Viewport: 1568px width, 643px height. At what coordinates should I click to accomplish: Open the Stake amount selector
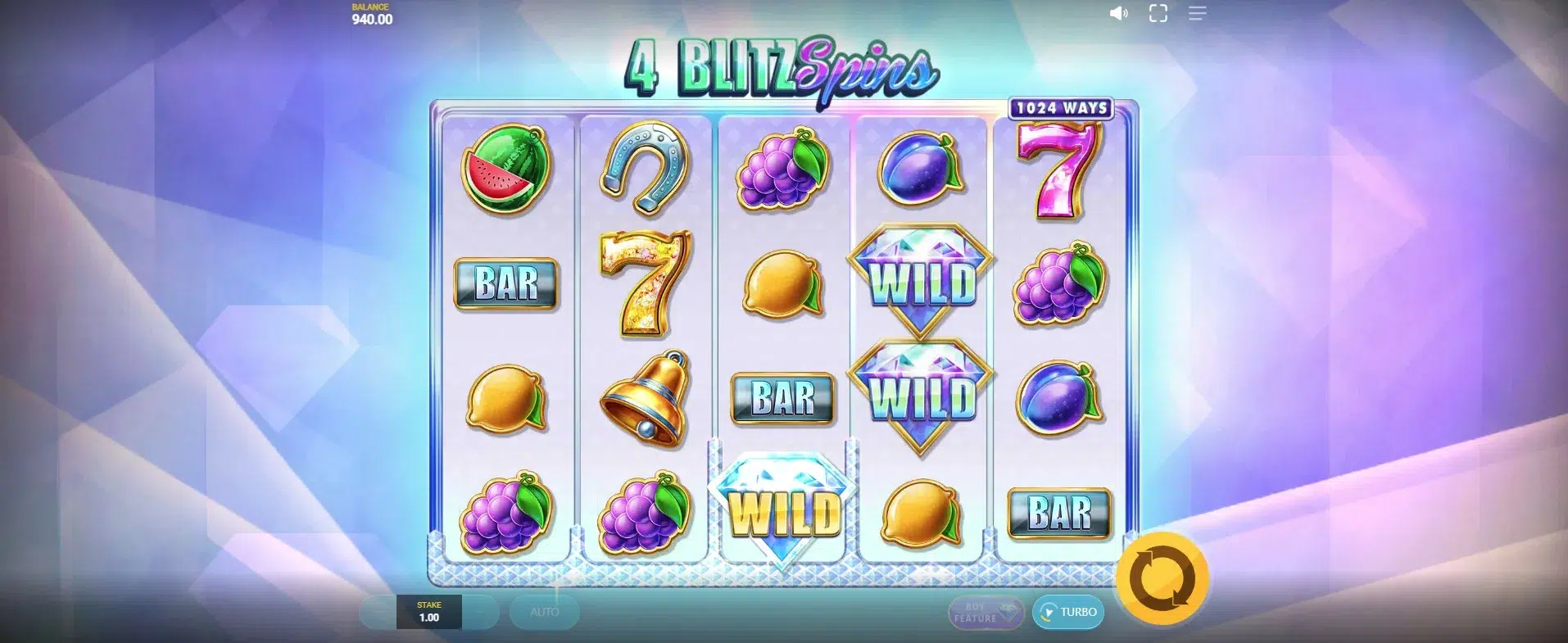(x=428, y=612)
